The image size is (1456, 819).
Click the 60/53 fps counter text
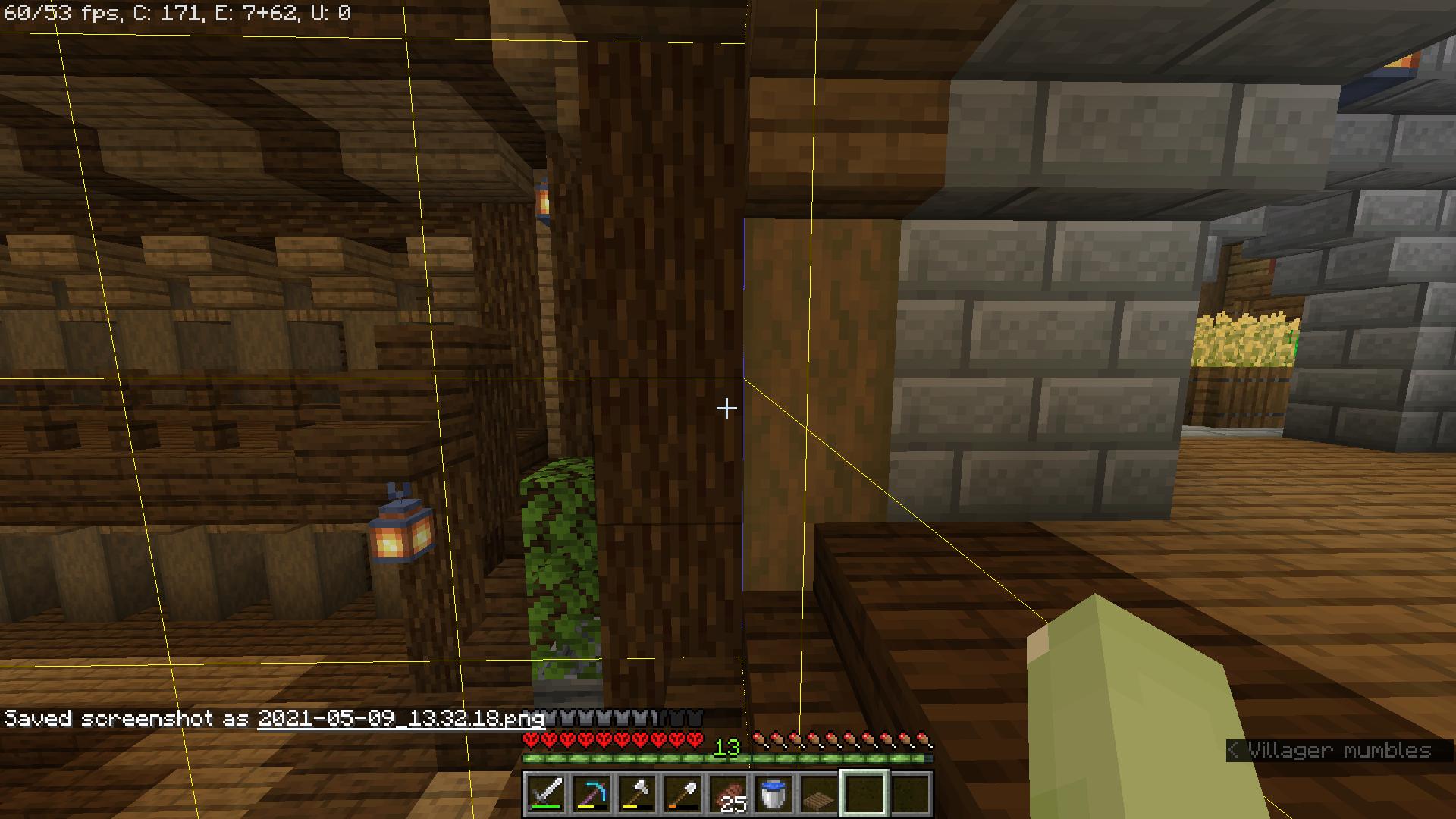pyautogui.click(x=61, y=12)
